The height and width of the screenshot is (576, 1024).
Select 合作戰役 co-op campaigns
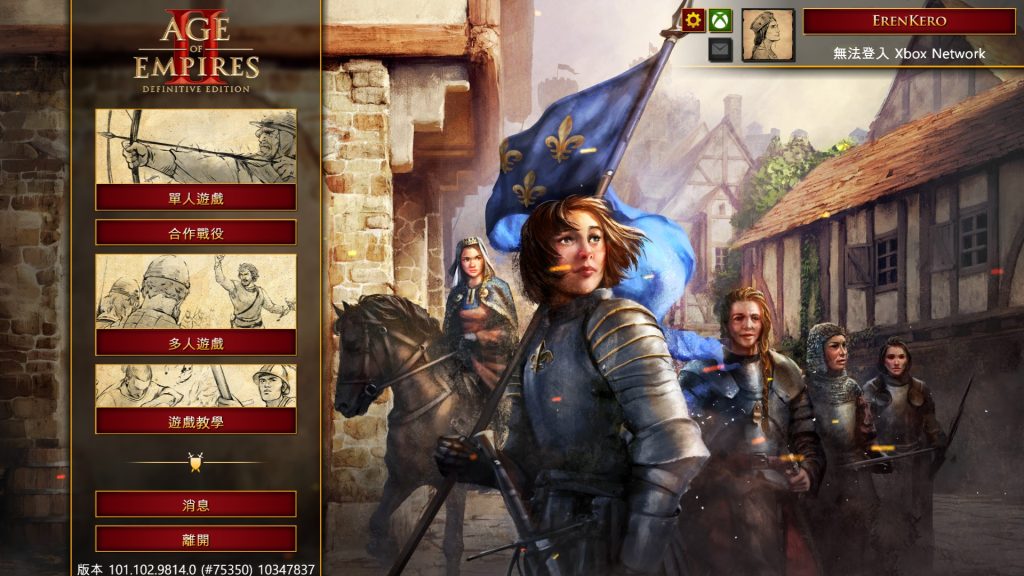pos(196,232)
